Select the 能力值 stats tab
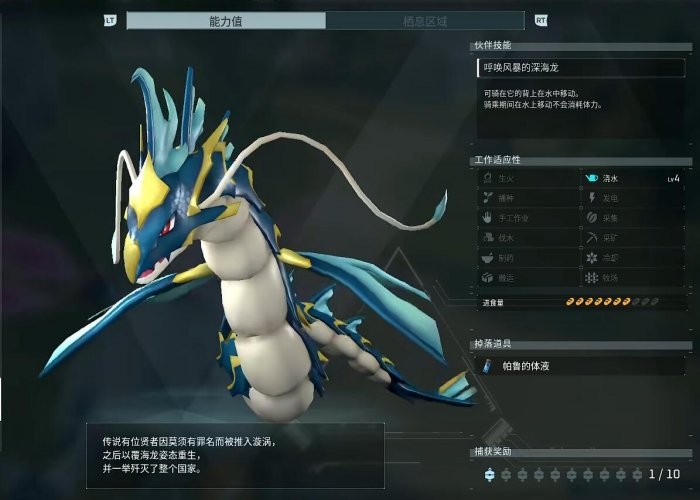The image size is (700, 500). (x=226, y=20)
